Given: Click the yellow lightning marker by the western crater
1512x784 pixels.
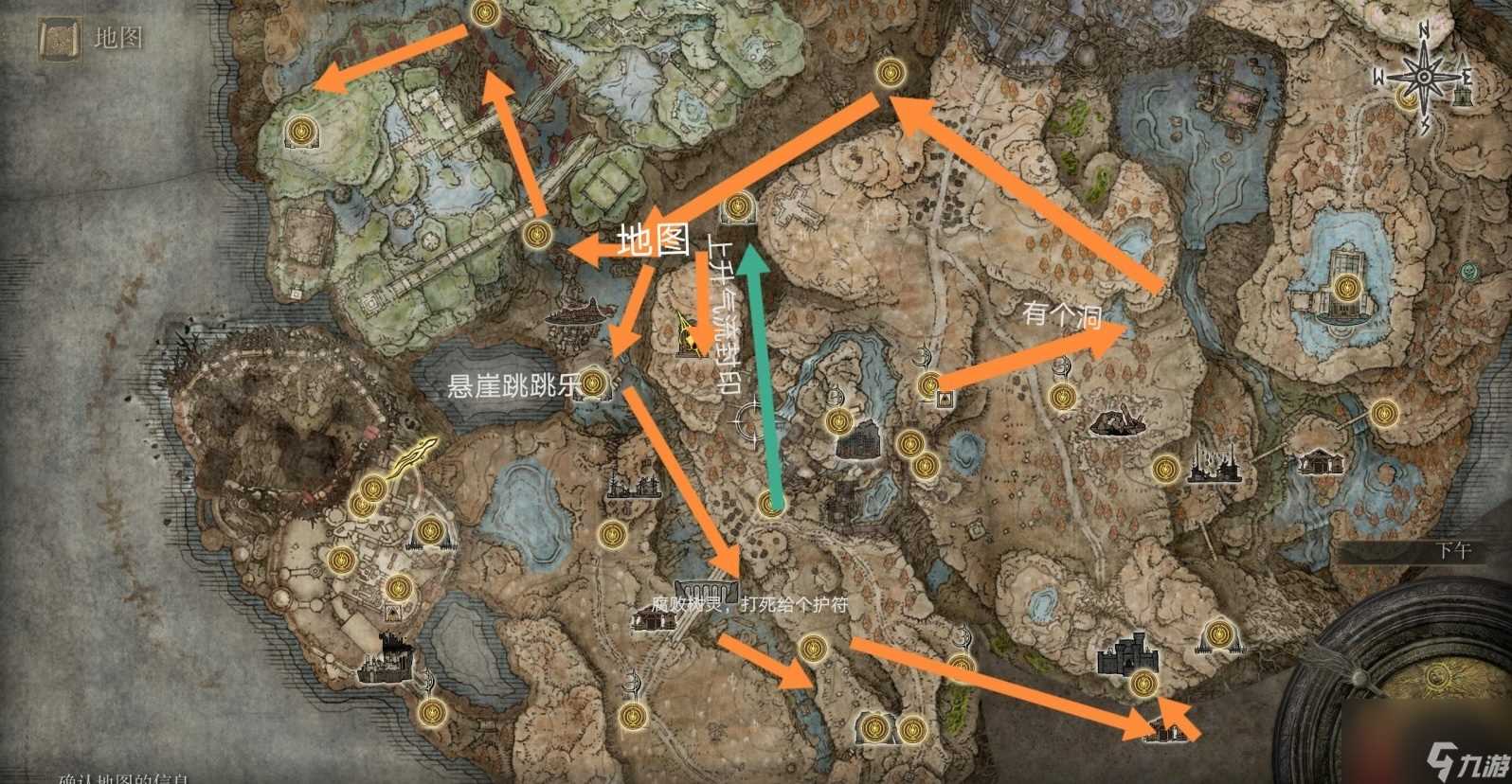Looking at the screenshot, I should (x=419, y=458).
